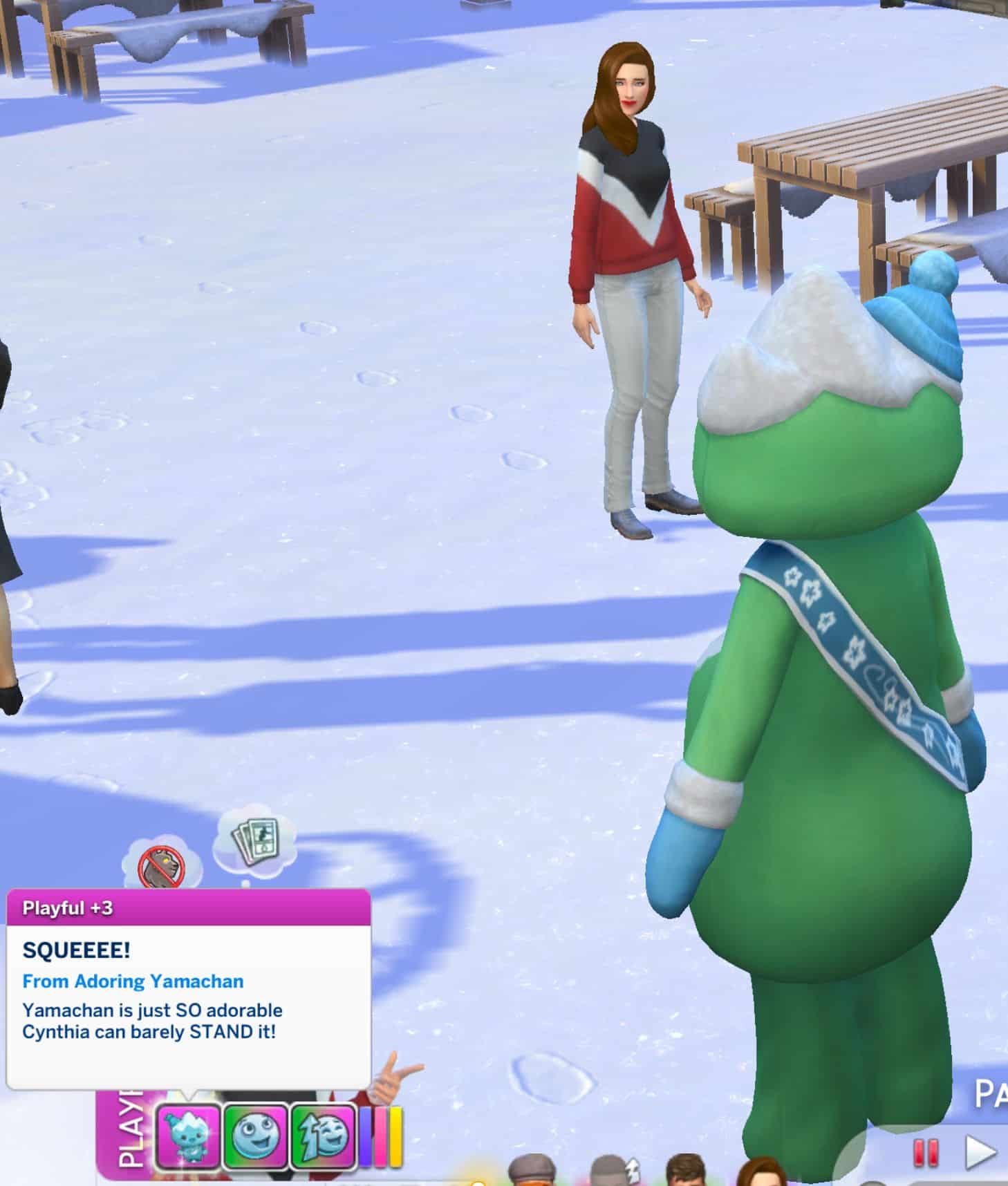Screen dimensions: 1008x1186
Task: Resume normal speed with the play arrow
Action: click(x=980, y=1152)
